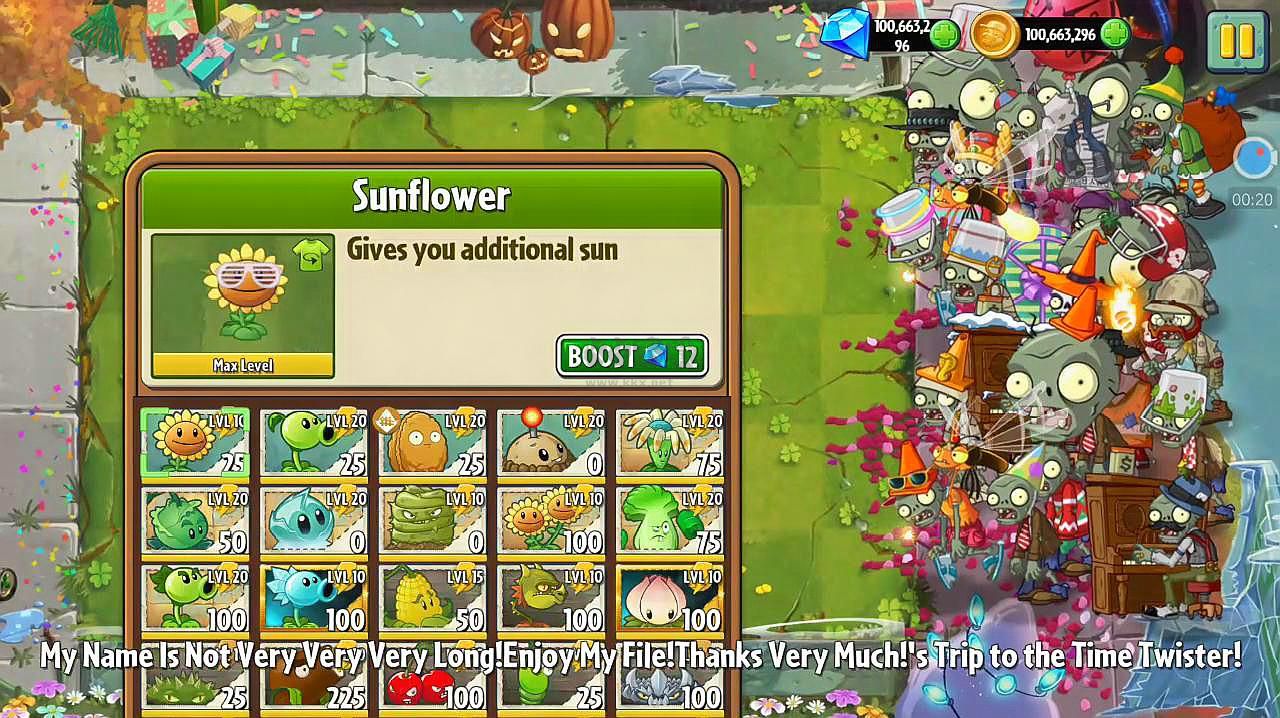Choose the Bloomerang seed packet
The image size is (1280, 718).
pos(670,442)
